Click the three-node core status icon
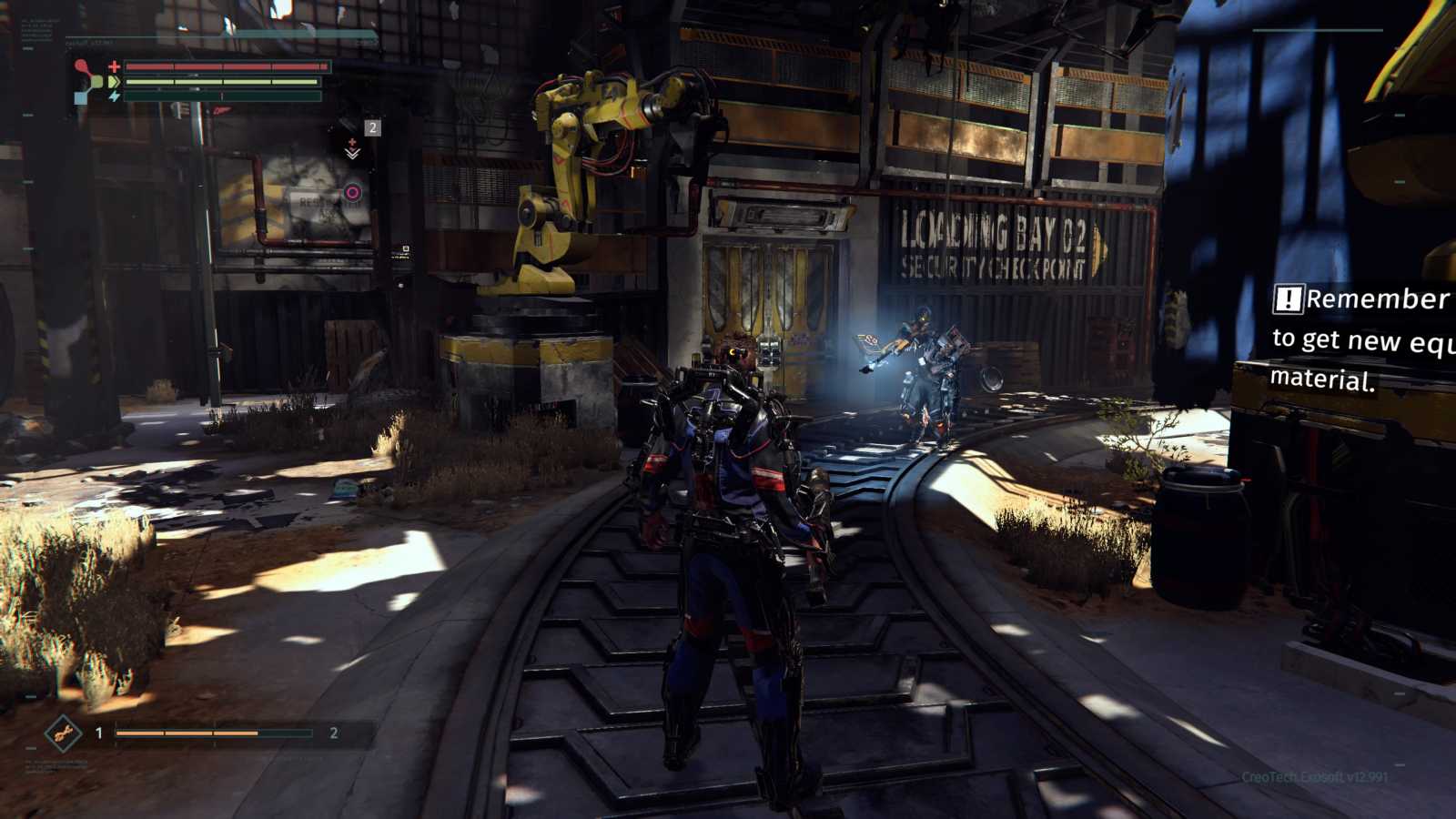This screenshot has height=819, width=1456. pyautogui.click(x=87, y=81)
